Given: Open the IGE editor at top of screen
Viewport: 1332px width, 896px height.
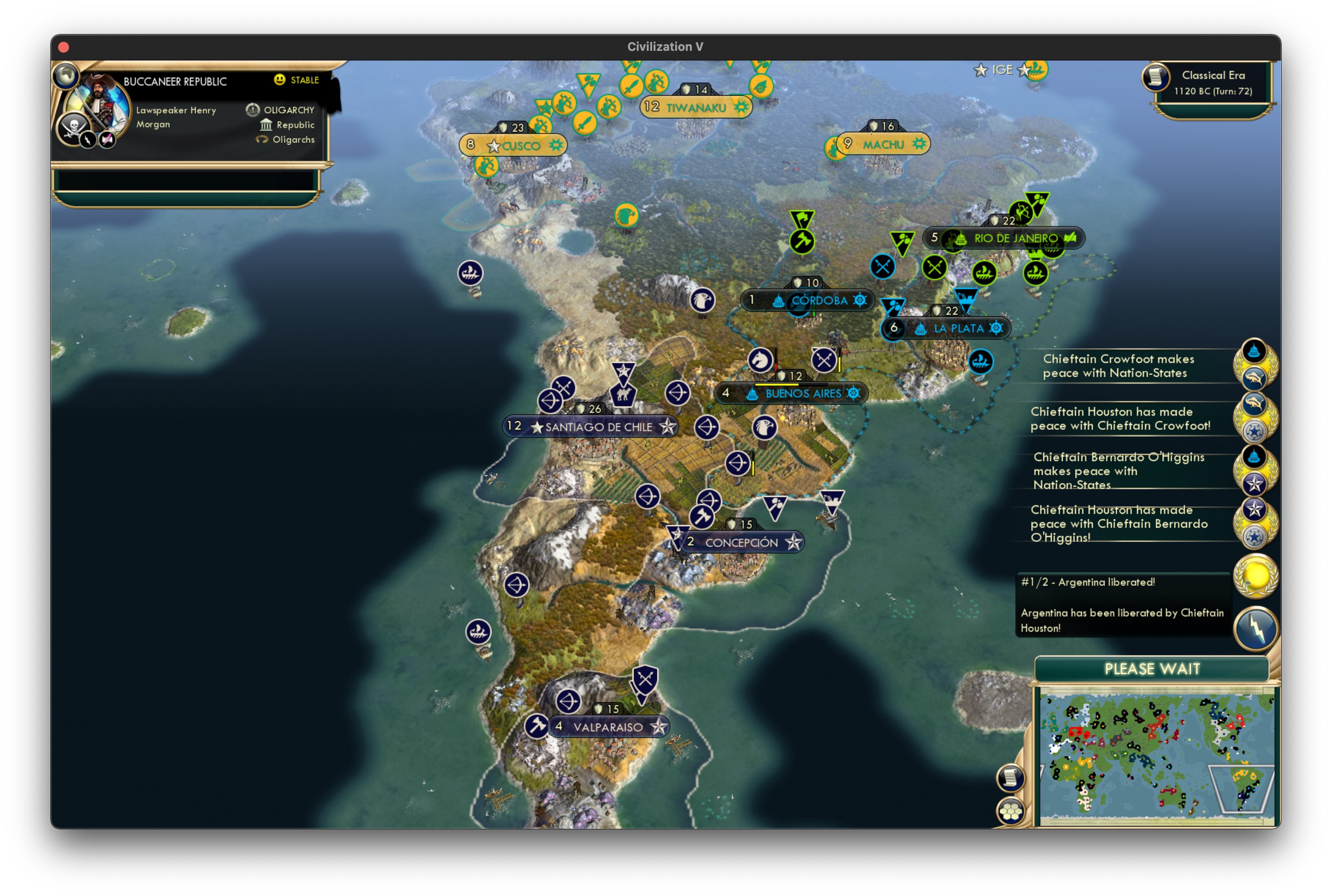Looking at the screenshot, I should [1003, 70].
